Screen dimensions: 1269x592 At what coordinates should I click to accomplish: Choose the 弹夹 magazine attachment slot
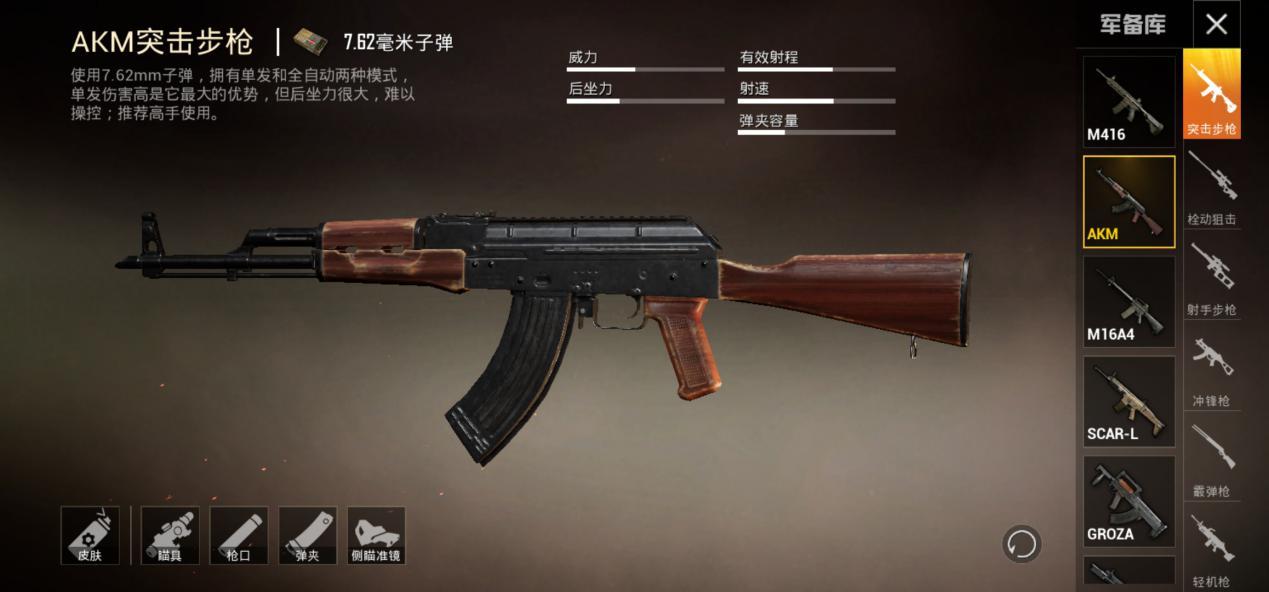[x=307, y=535]
